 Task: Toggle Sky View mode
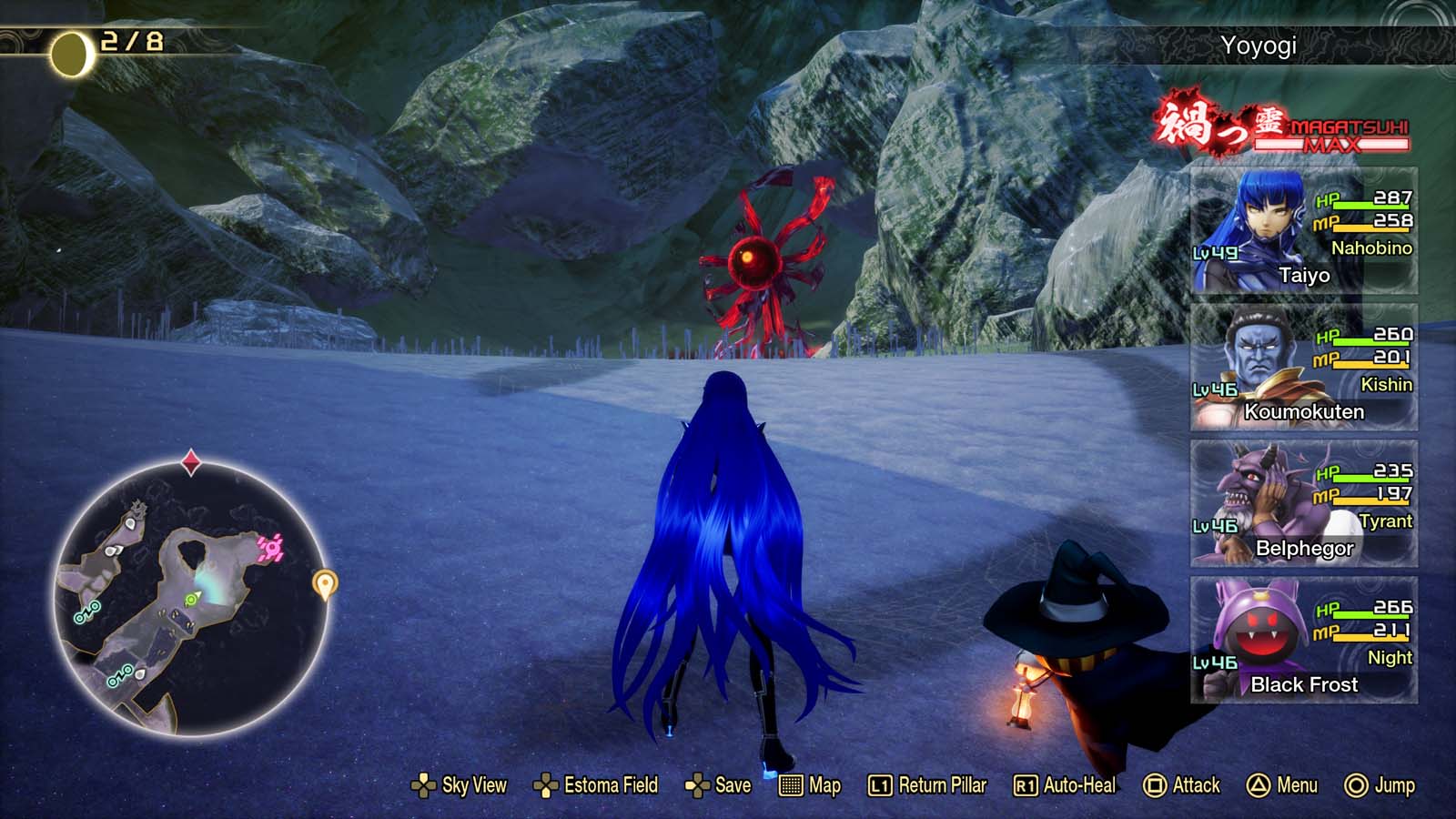coord(424,784)
